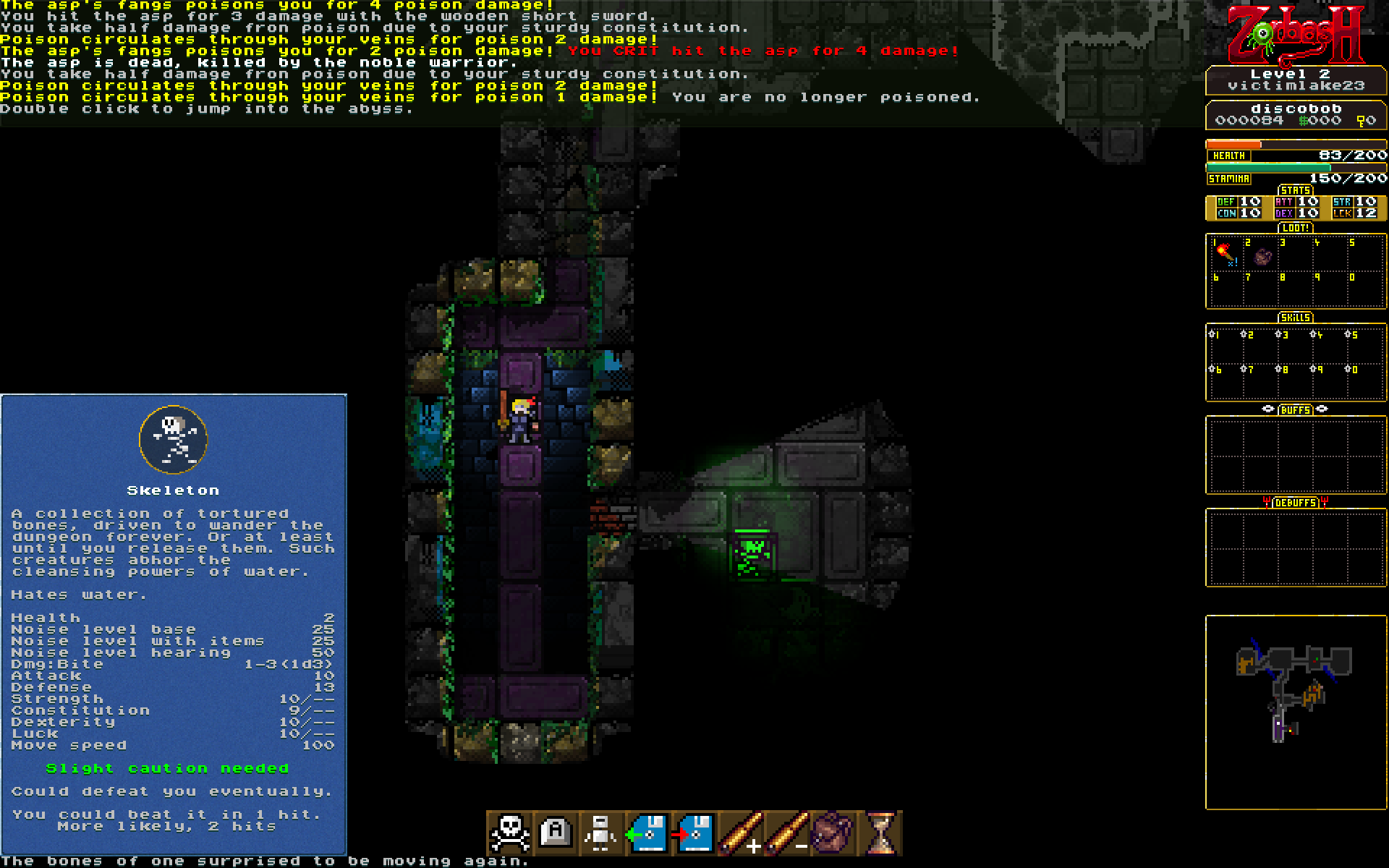Select the leather pouch in loot slot 2
This screenshot has width=1389, height=868.
click(x=1262, y=256)
